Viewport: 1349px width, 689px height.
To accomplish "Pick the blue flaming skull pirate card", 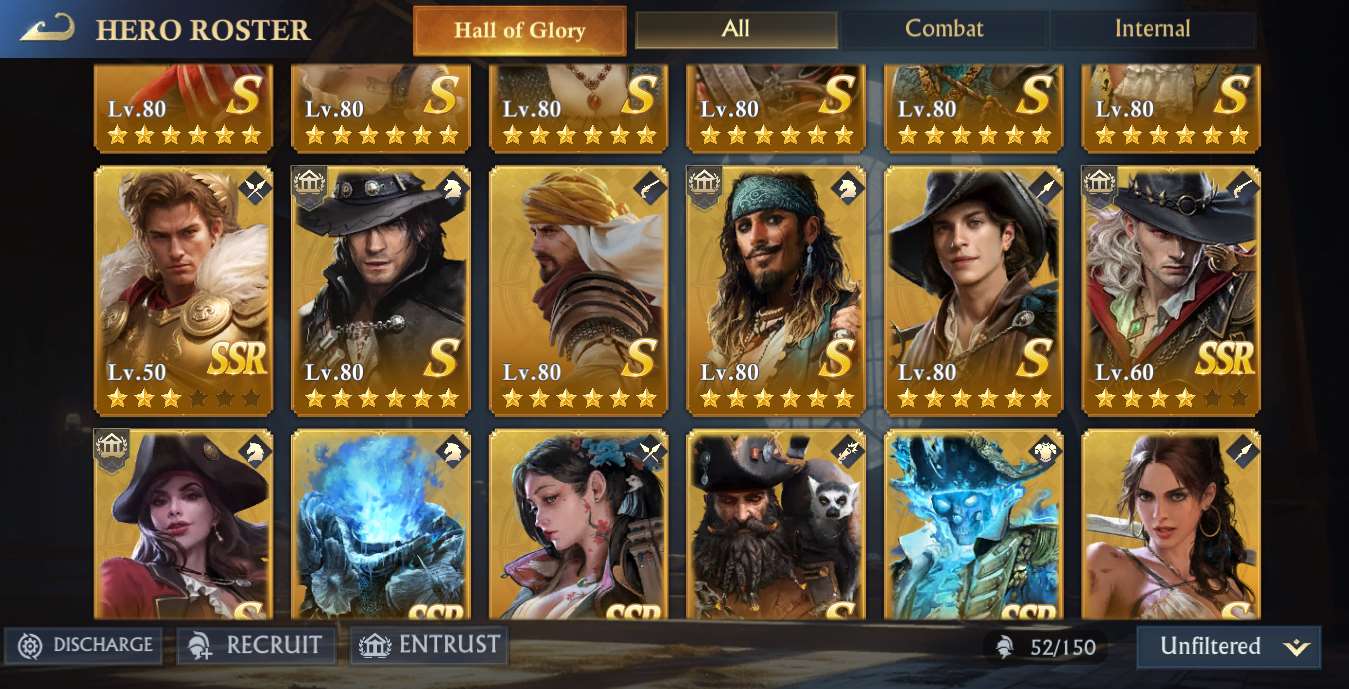I will [972, 525].
